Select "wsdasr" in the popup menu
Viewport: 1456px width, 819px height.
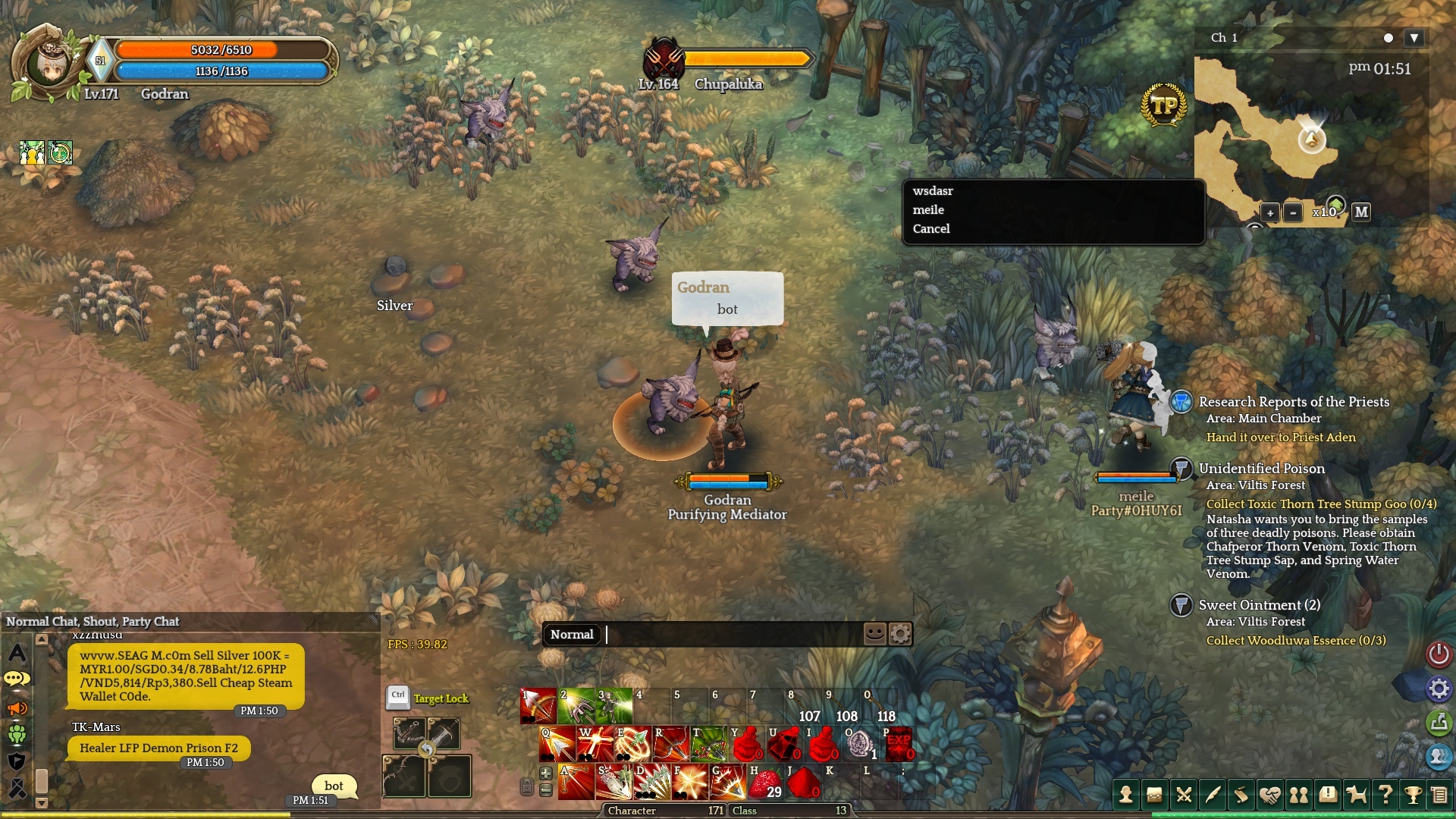point(933,191)
